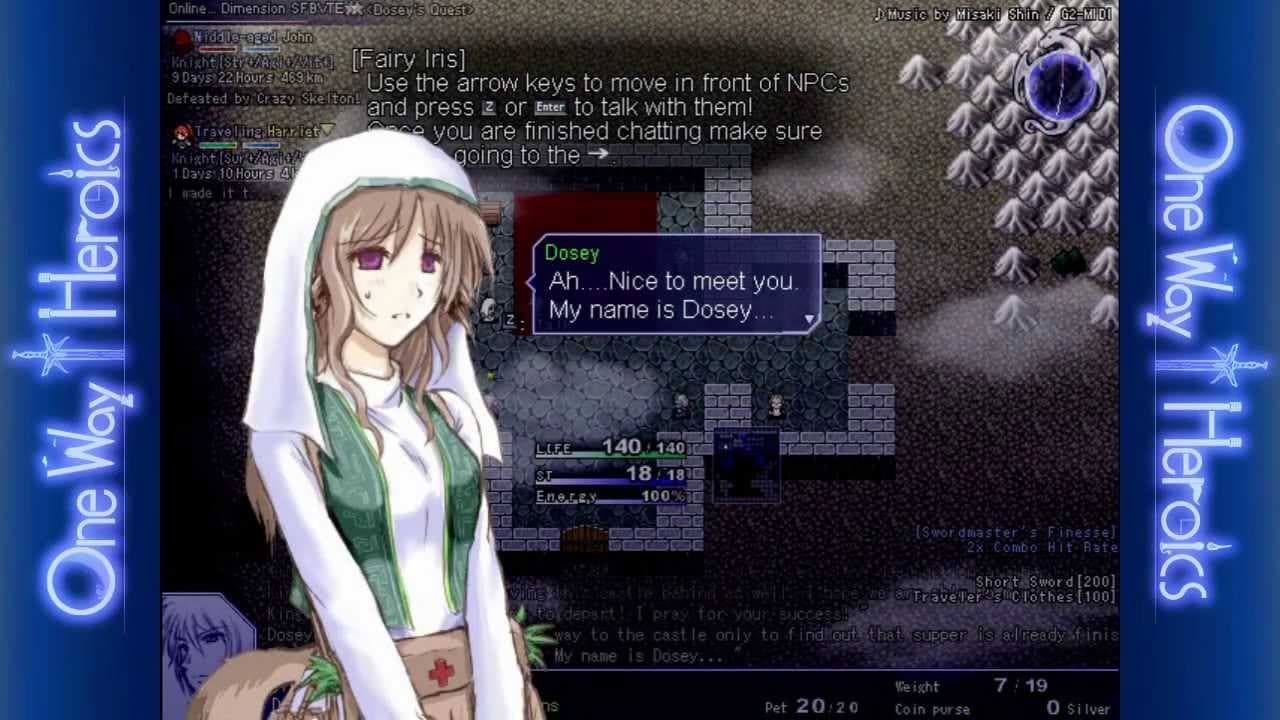
Task: Click the Z key icon in the tutorial text
Action: (489, 108)
